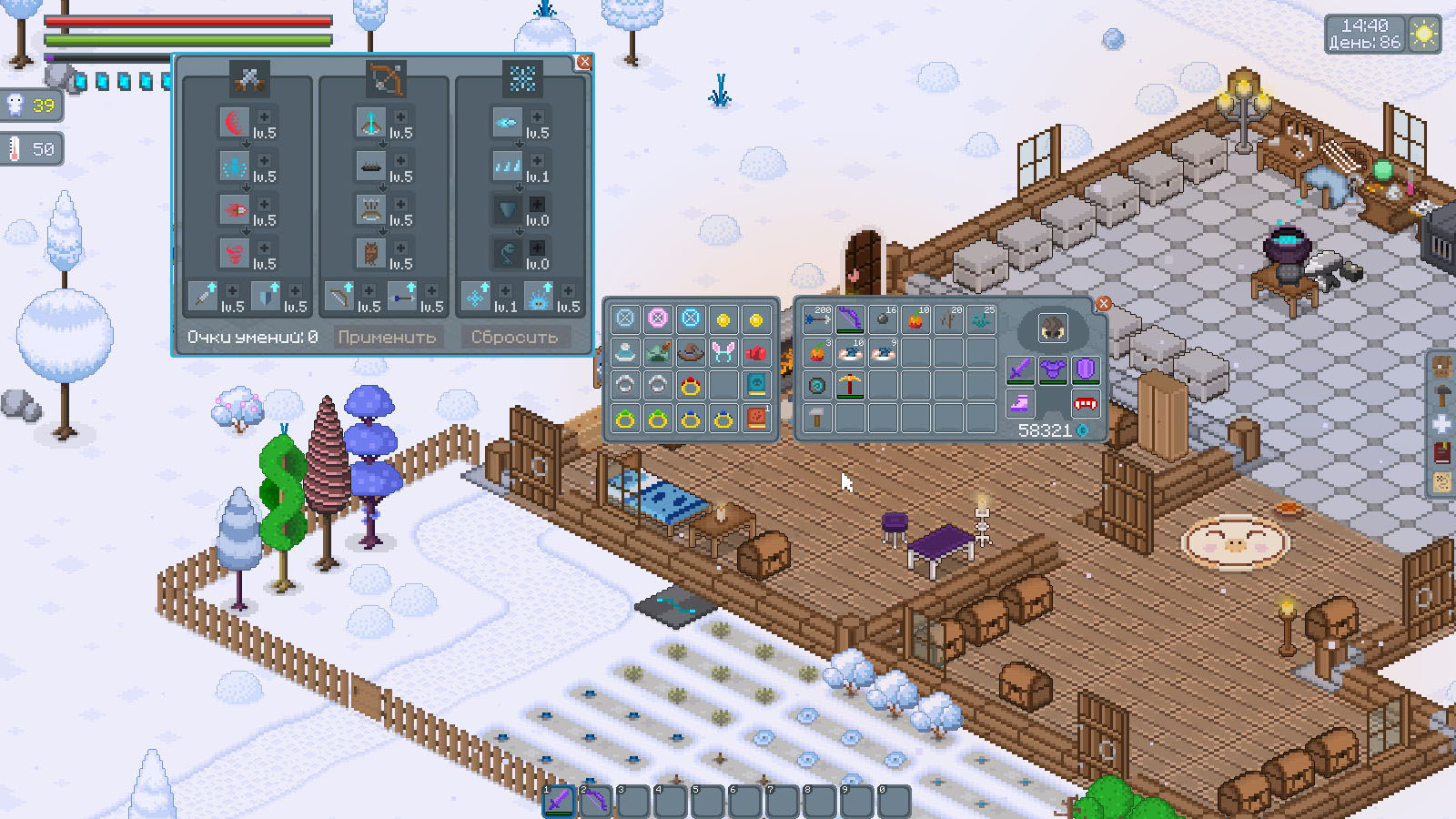Select the hammer in the inventory
The width and height of the screenshot is (1456, 819).
(817, 418)
